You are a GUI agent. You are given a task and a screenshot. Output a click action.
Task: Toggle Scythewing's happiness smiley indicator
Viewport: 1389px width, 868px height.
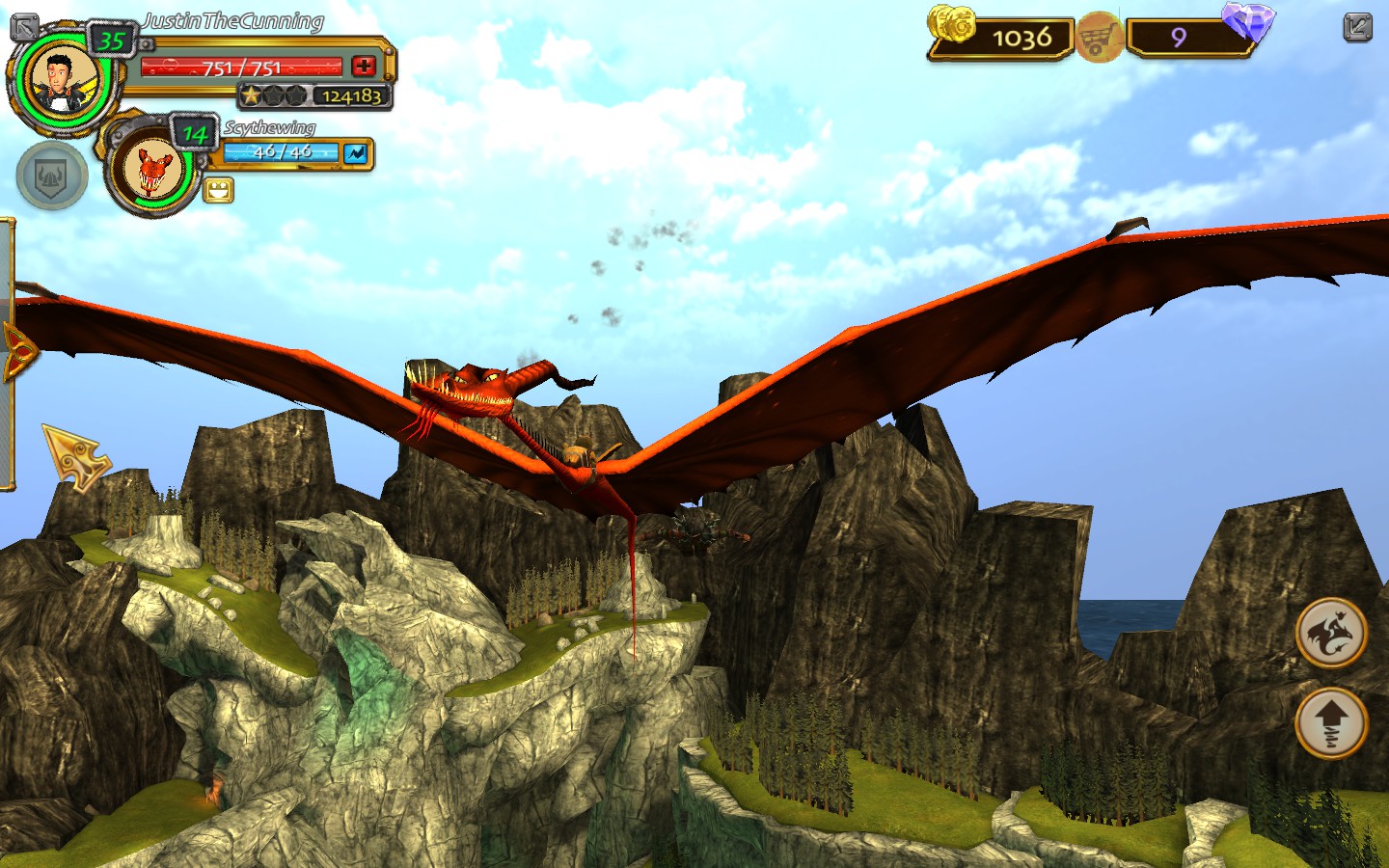pyautogui.click(x=219, y=190)
